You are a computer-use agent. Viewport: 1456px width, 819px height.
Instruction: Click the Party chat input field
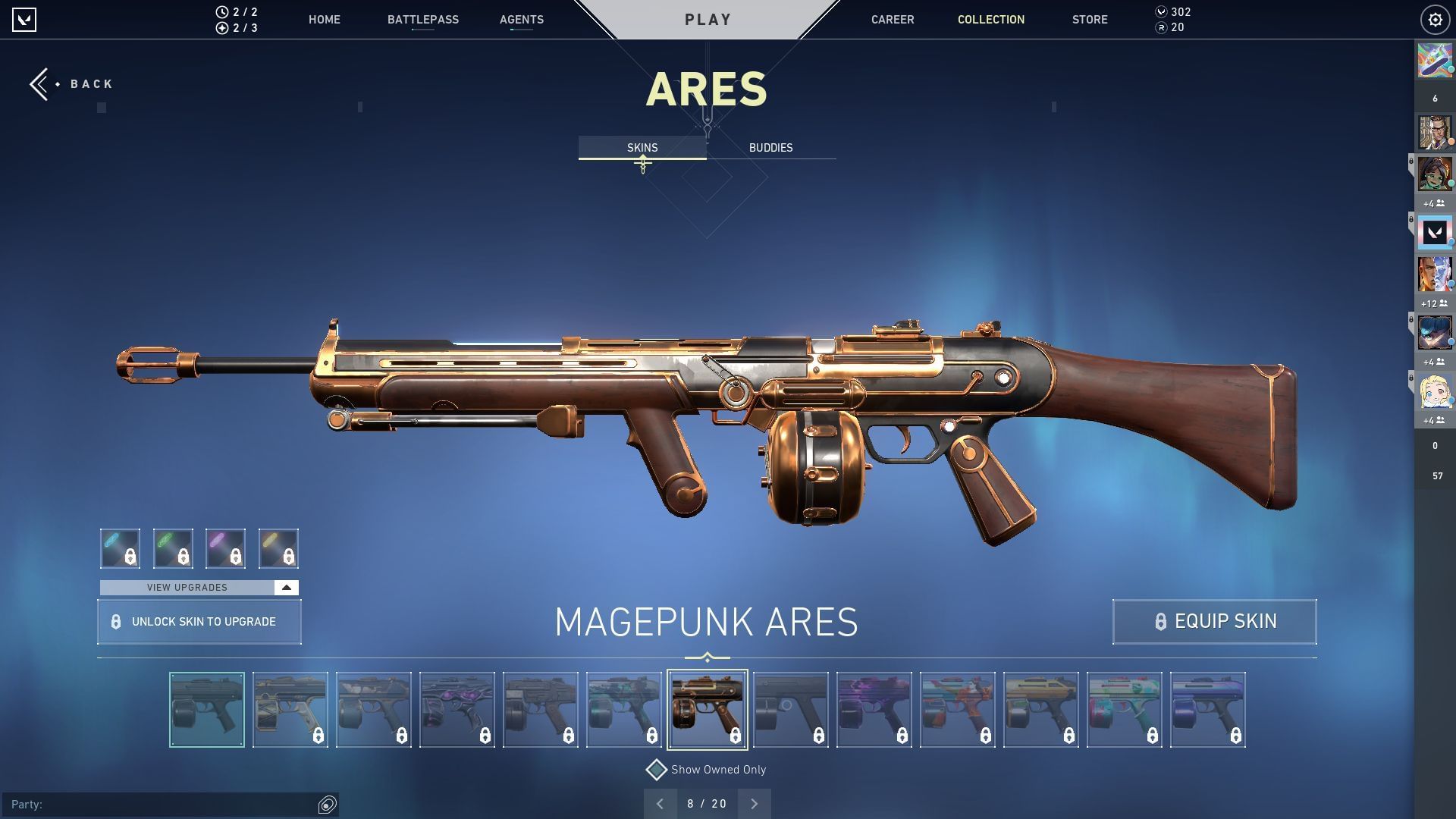[x=163, y=804]
